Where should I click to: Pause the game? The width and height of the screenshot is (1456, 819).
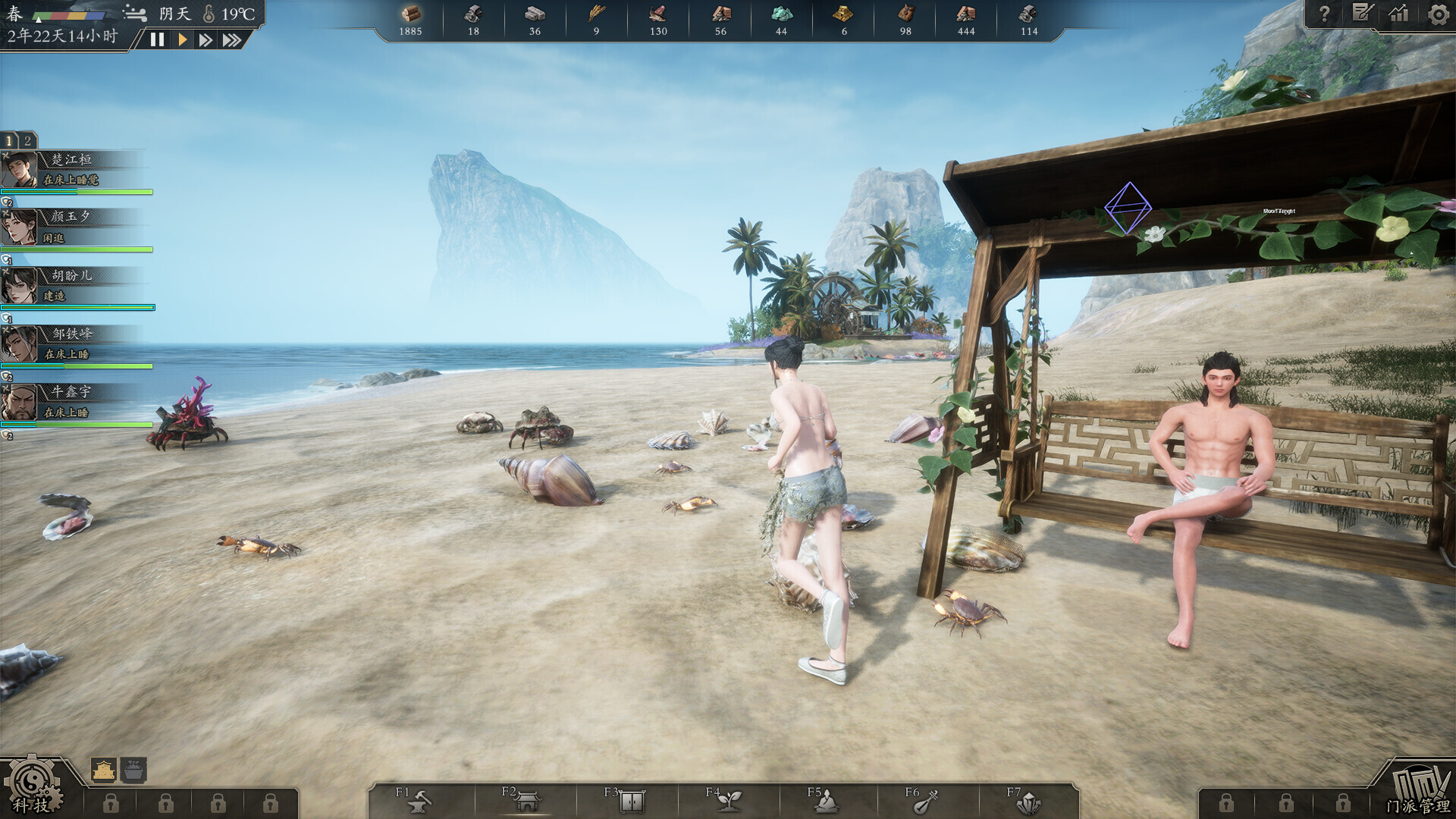(x=157, y=39)
